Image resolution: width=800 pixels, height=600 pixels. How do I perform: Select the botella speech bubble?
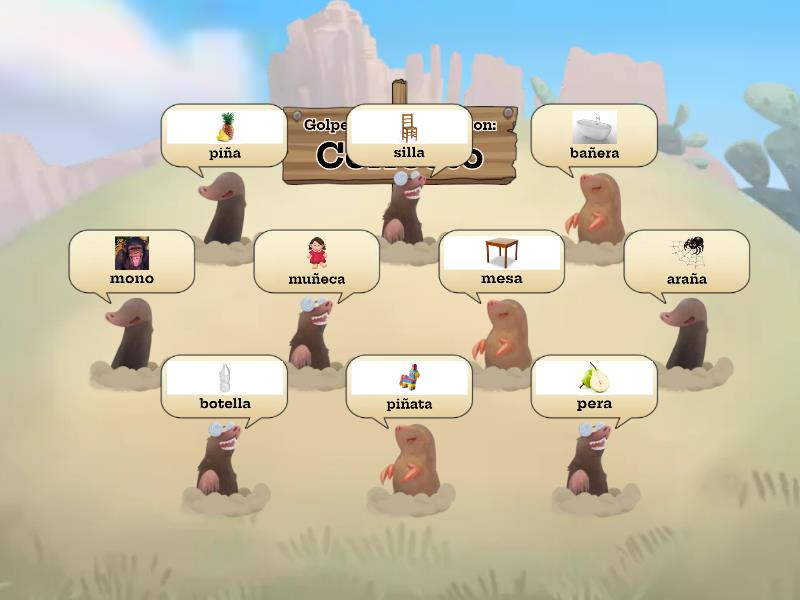pyautogui.click(x=224, y=387)
